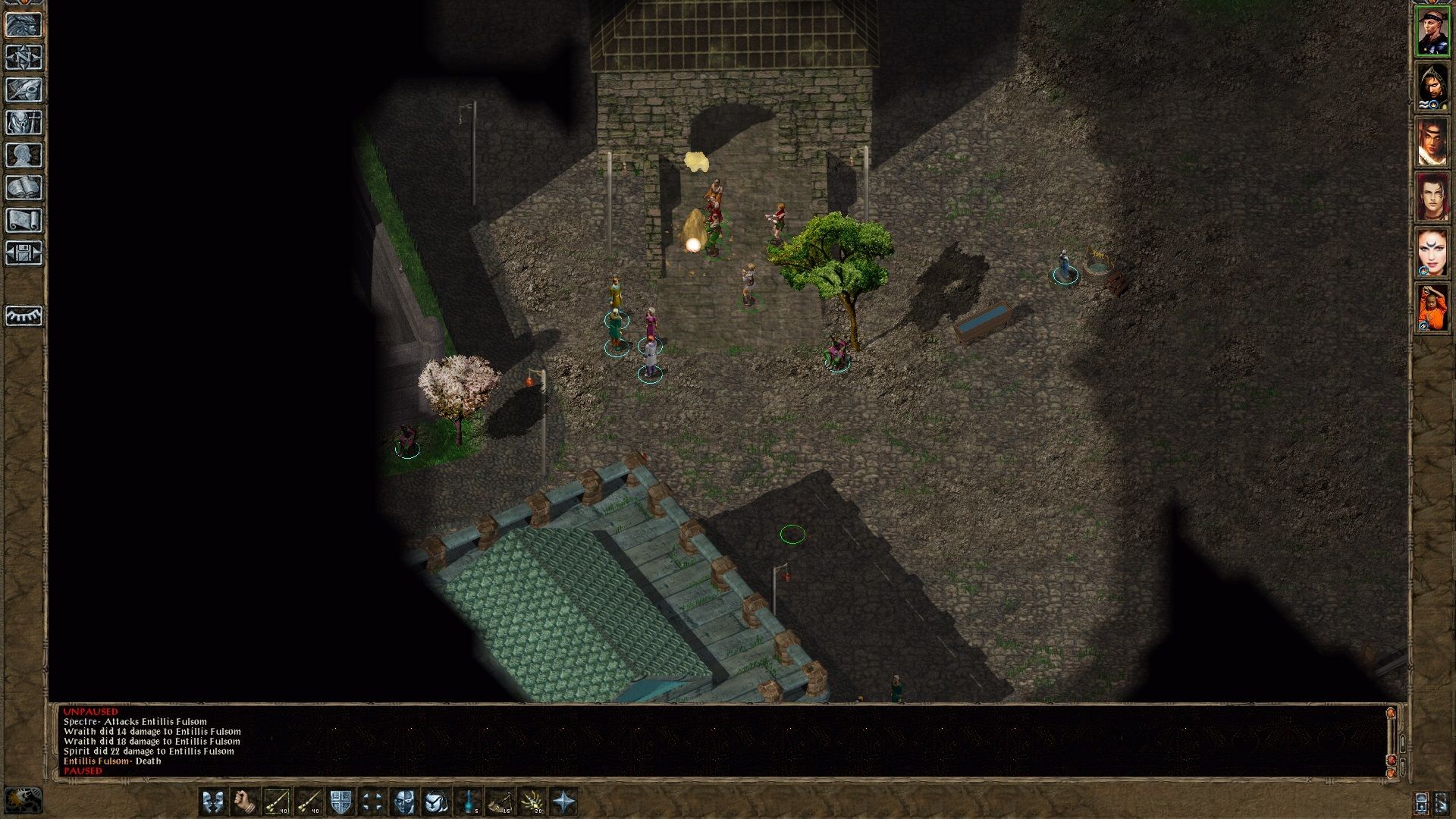Activate the talk dialogue faces icon

212,802
